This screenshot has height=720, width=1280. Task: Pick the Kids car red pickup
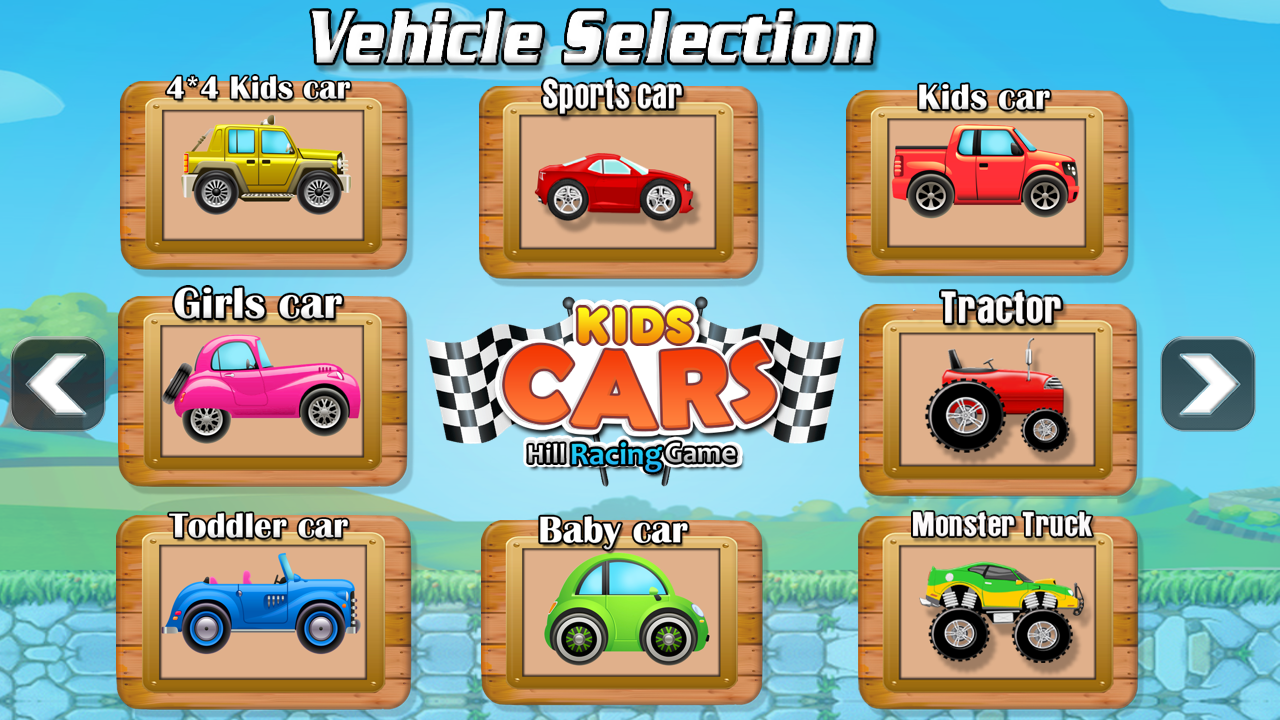[x=985, y=180]
